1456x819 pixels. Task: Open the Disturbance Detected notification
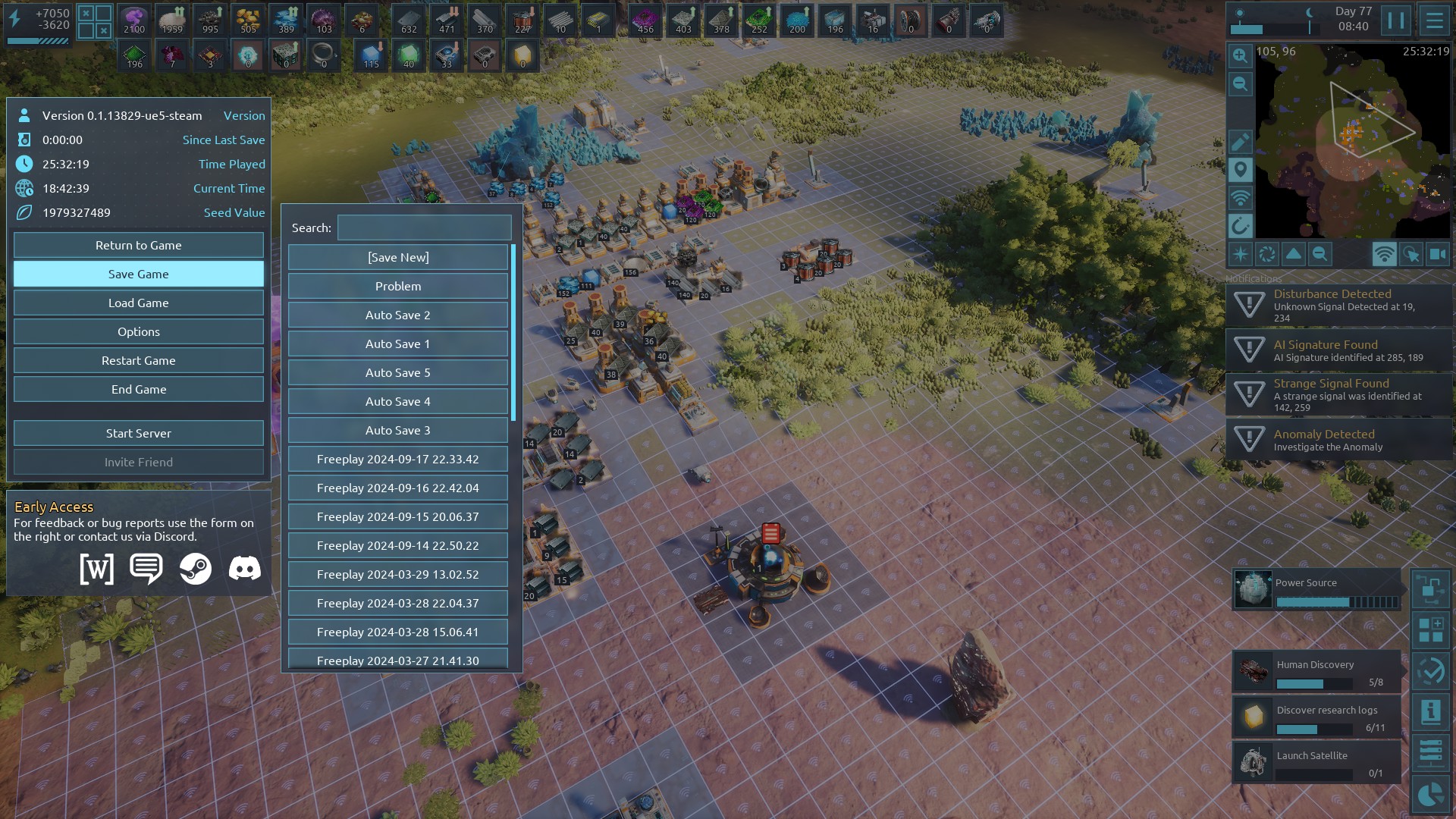tap(1338, 305)
